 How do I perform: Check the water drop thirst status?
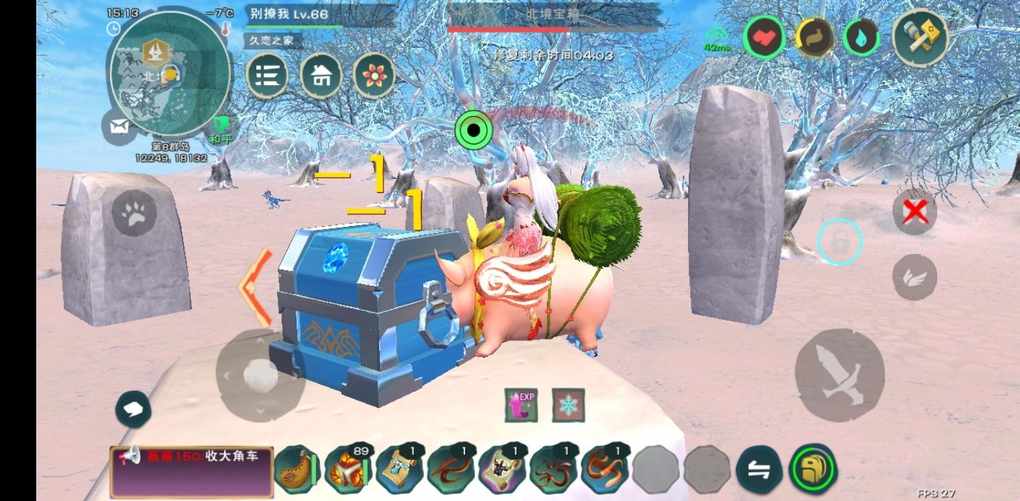pos(861,38)
